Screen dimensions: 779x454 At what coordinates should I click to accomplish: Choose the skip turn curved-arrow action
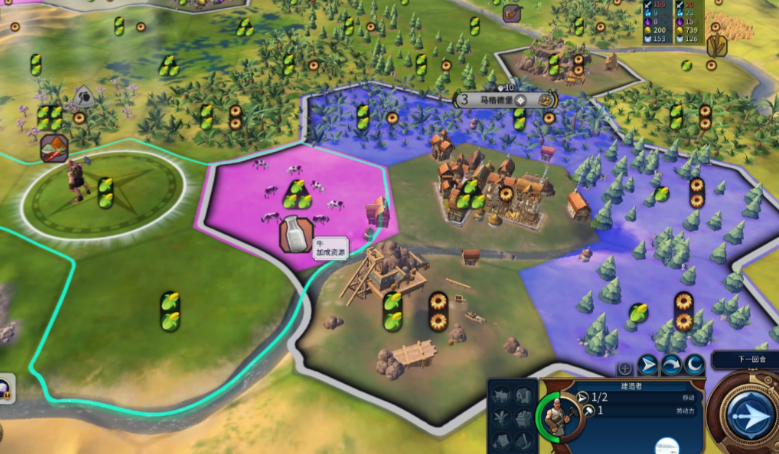(671, 365)
